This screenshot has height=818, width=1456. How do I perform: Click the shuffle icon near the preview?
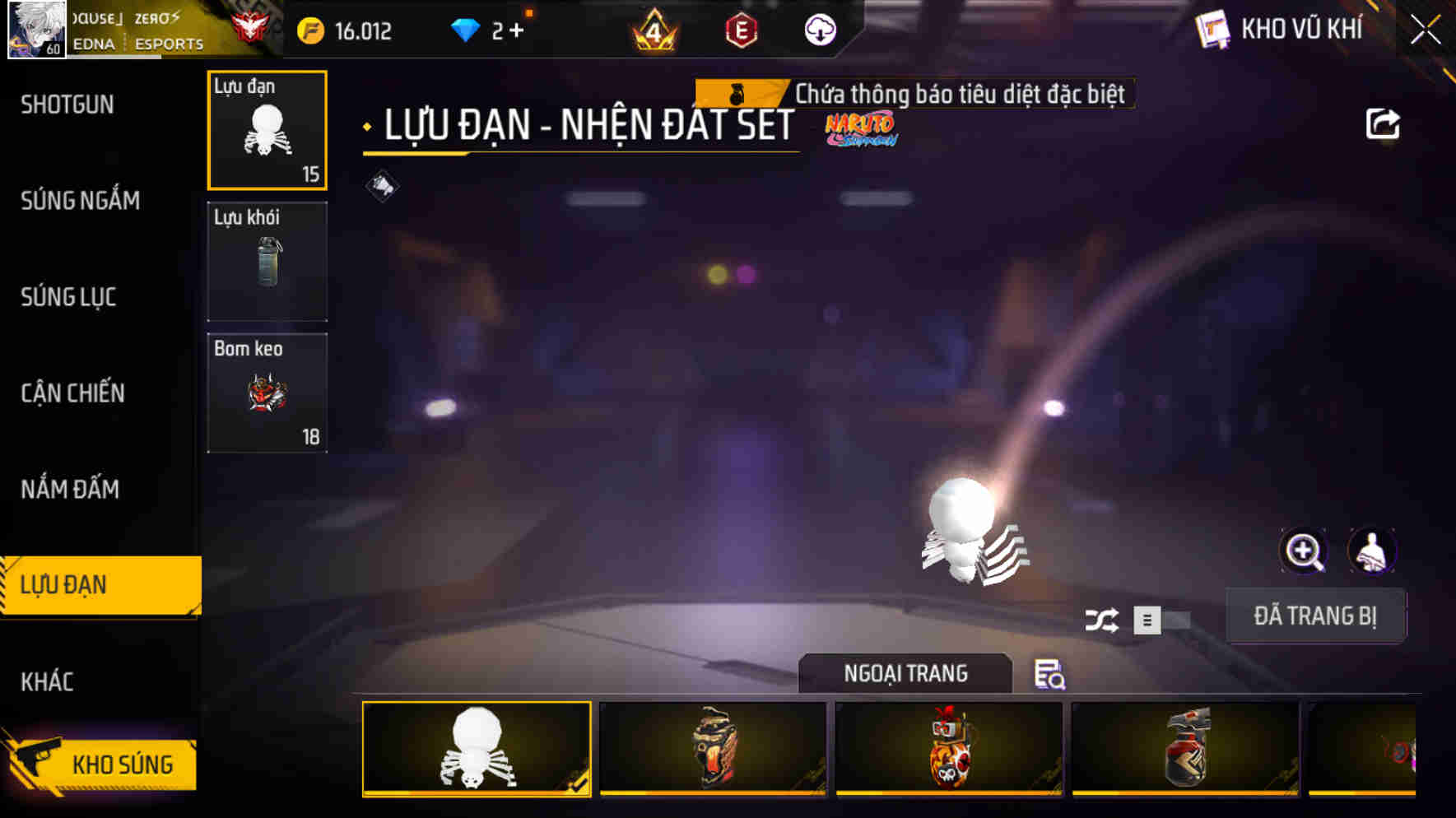coord(1103,619)
